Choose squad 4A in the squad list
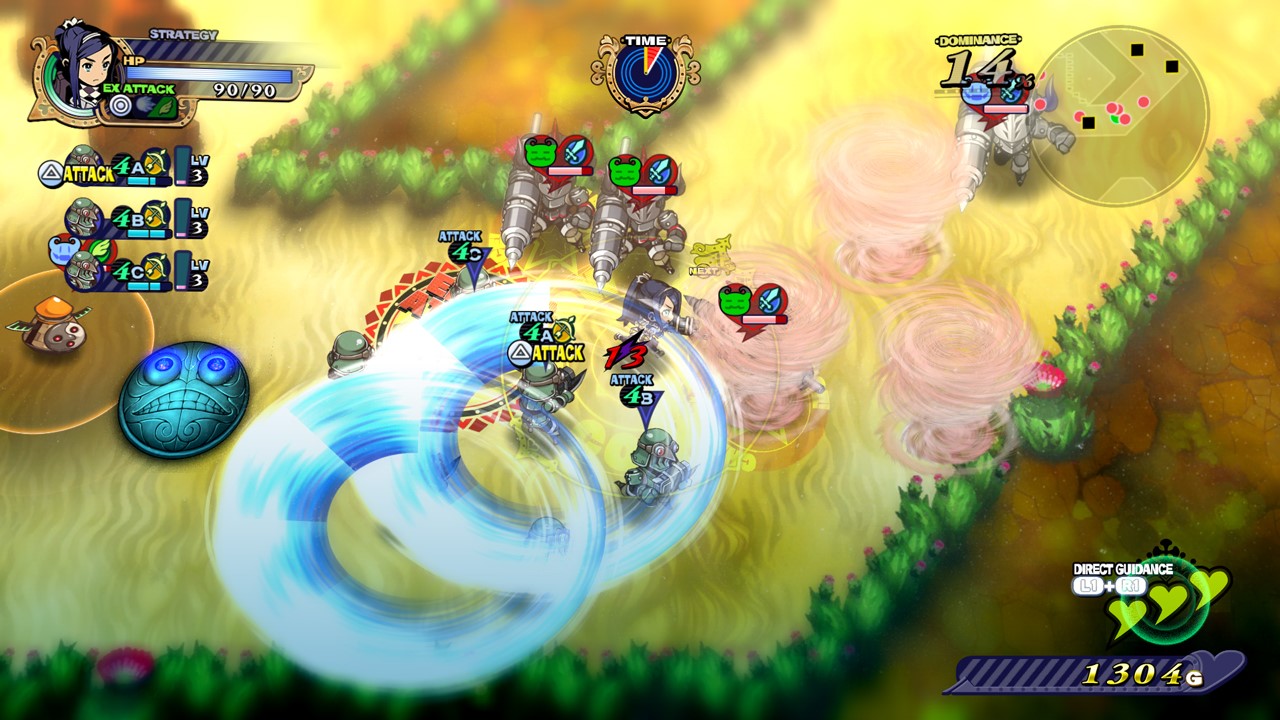 click(x=130, y=167)
